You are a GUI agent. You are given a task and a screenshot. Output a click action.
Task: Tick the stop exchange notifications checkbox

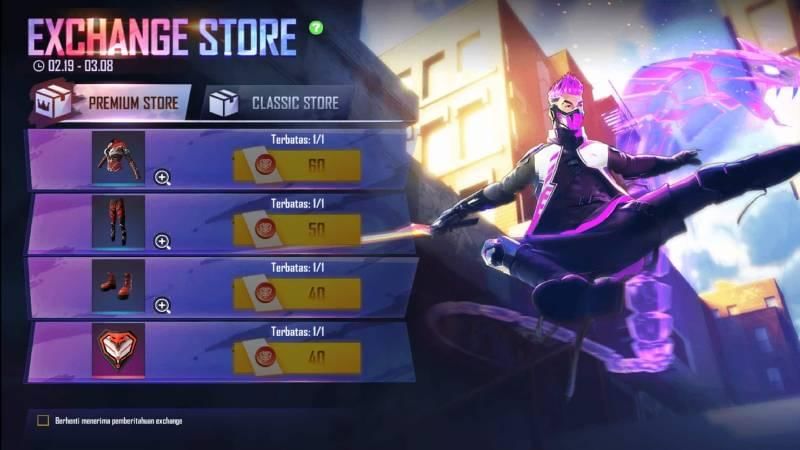pos(43,420)
